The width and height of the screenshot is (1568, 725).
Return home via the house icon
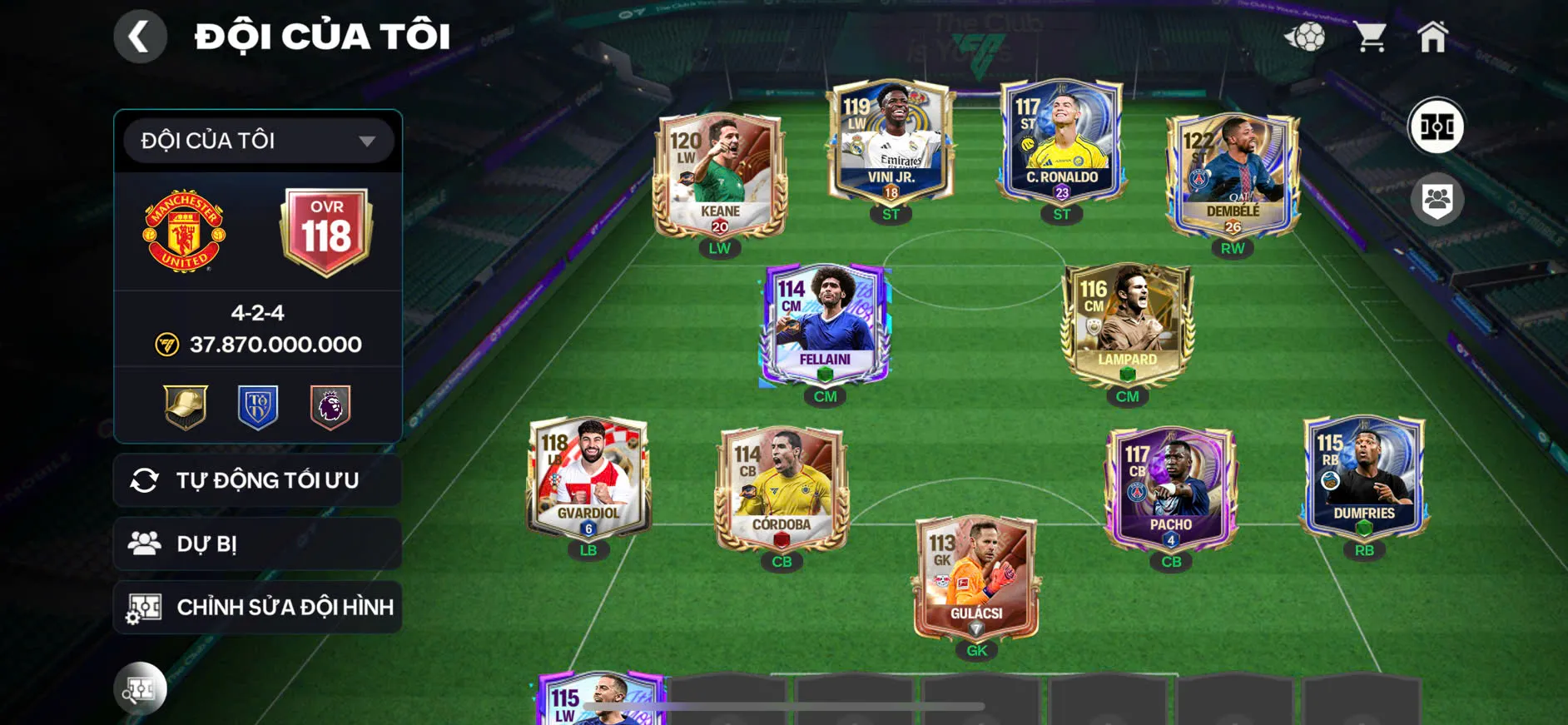pyautogui.click(x=1435, y=35)
